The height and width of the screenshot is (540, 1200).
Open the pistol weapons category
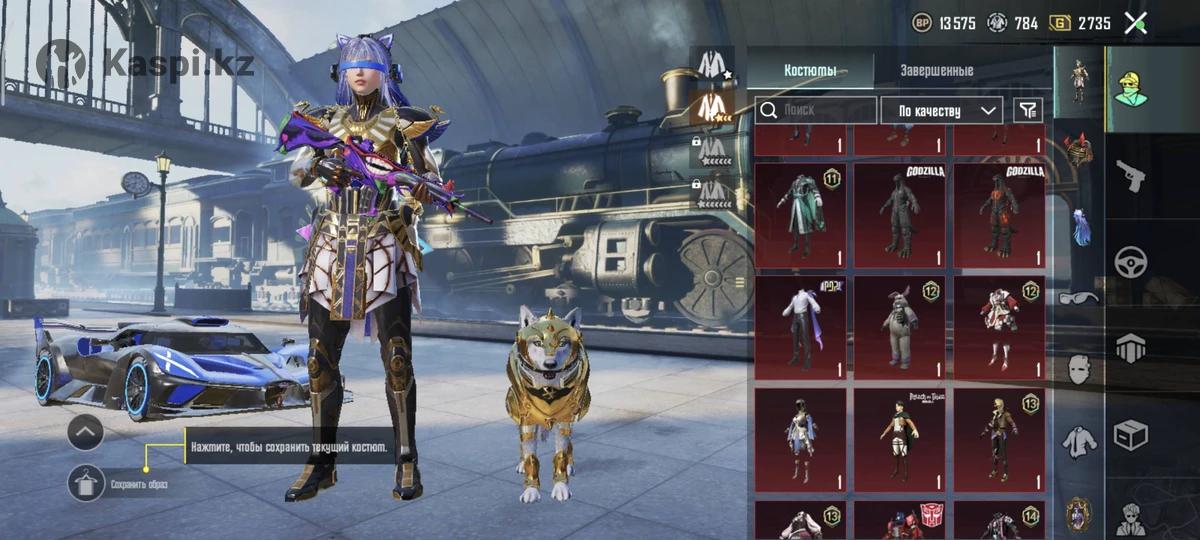click(x=1131, y=176)
